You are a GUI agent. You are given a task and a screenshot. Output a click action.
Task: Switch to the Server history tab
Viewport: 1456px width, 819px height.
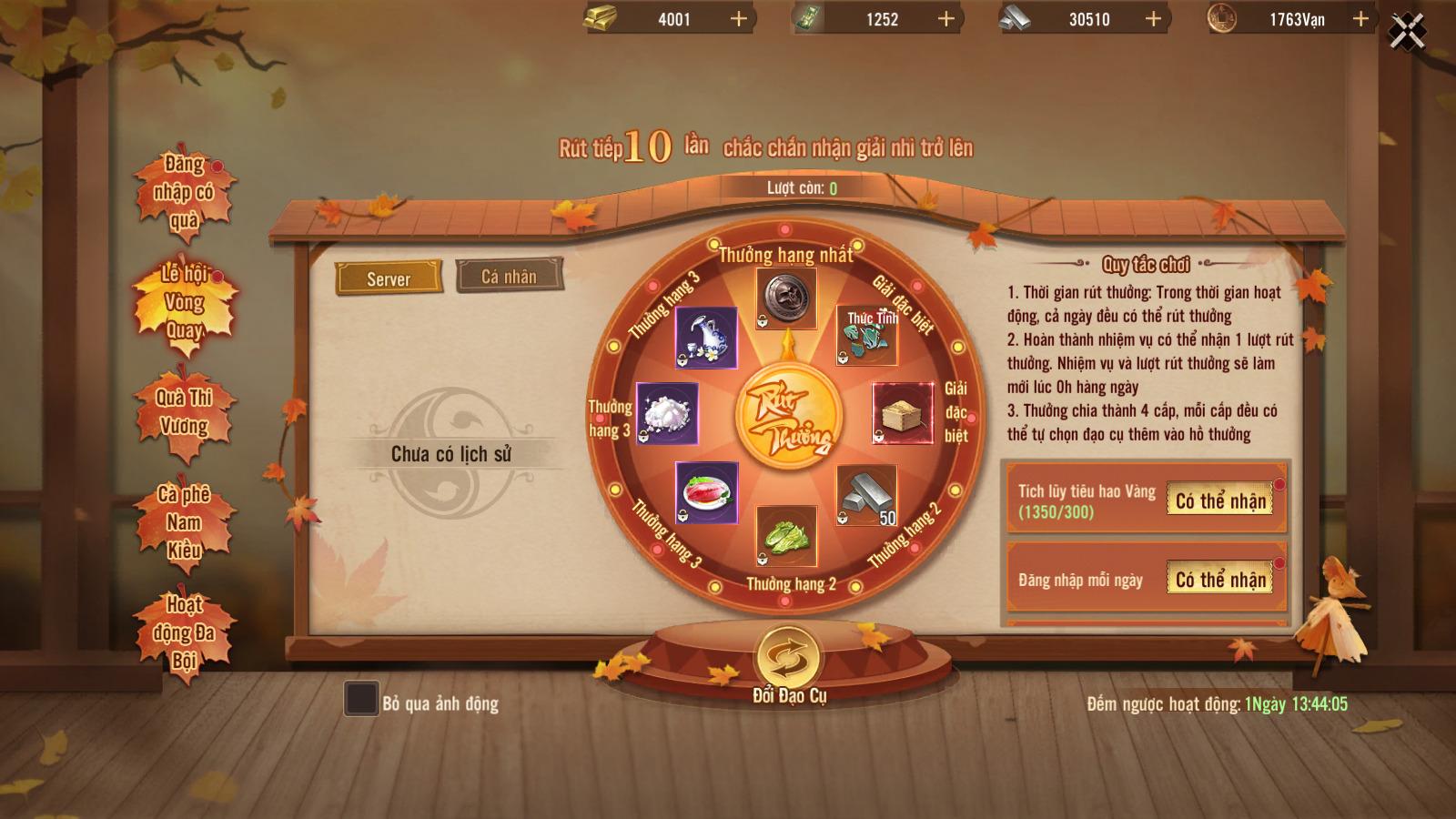click(x=389, y=278)
